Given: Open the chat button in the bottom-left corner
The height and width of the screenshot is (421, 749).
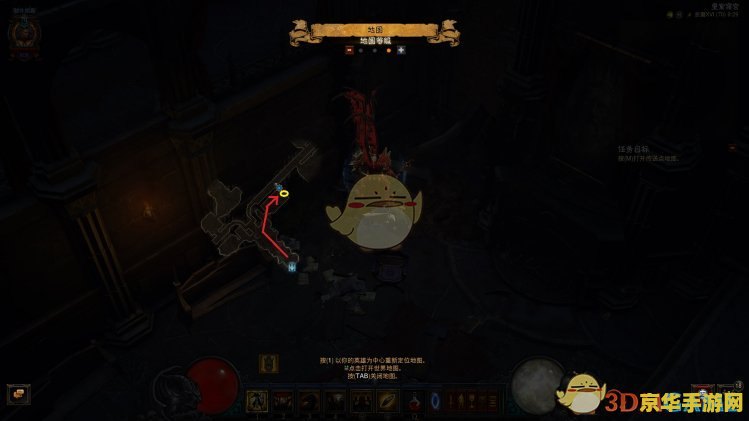Looking at the screenshot, I should point(18,394).
